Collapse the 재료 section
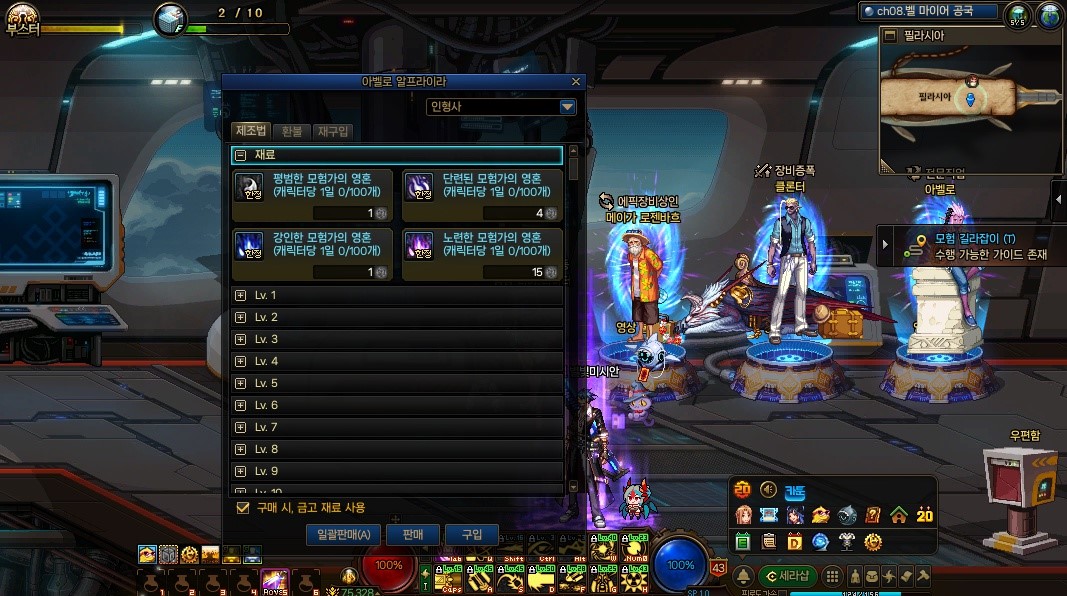This screenshot has height=596, width=1067. click(240, 155)
